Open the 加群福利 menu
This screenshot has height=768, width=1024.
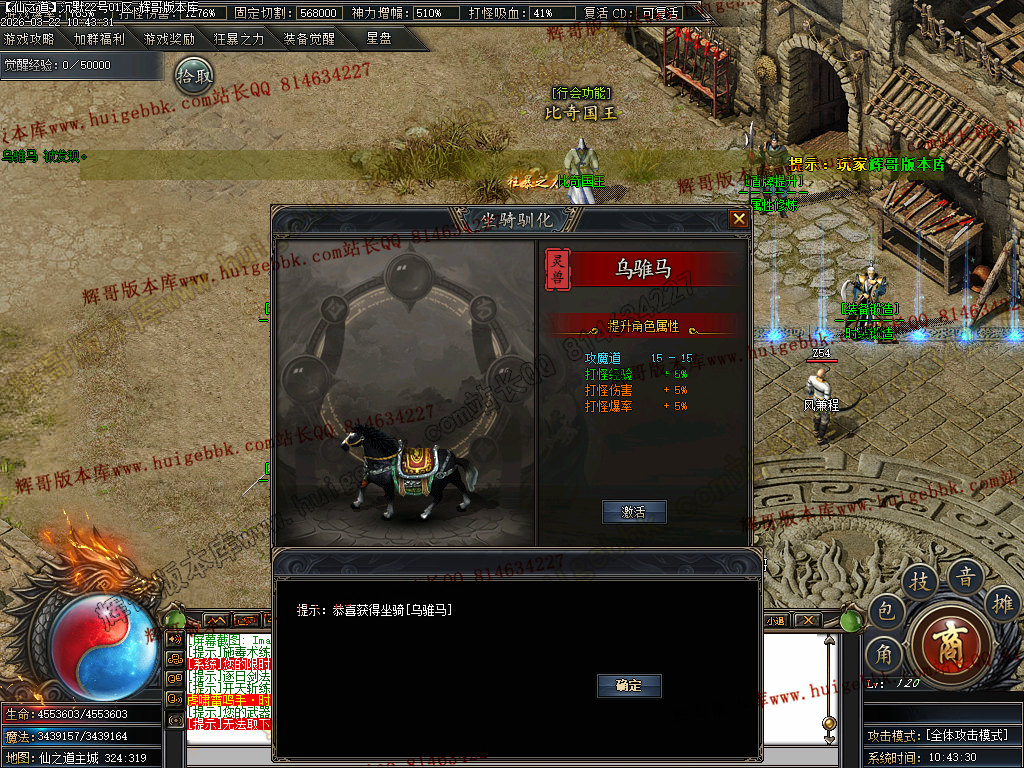pyautogui.click(x=99, y=40)
